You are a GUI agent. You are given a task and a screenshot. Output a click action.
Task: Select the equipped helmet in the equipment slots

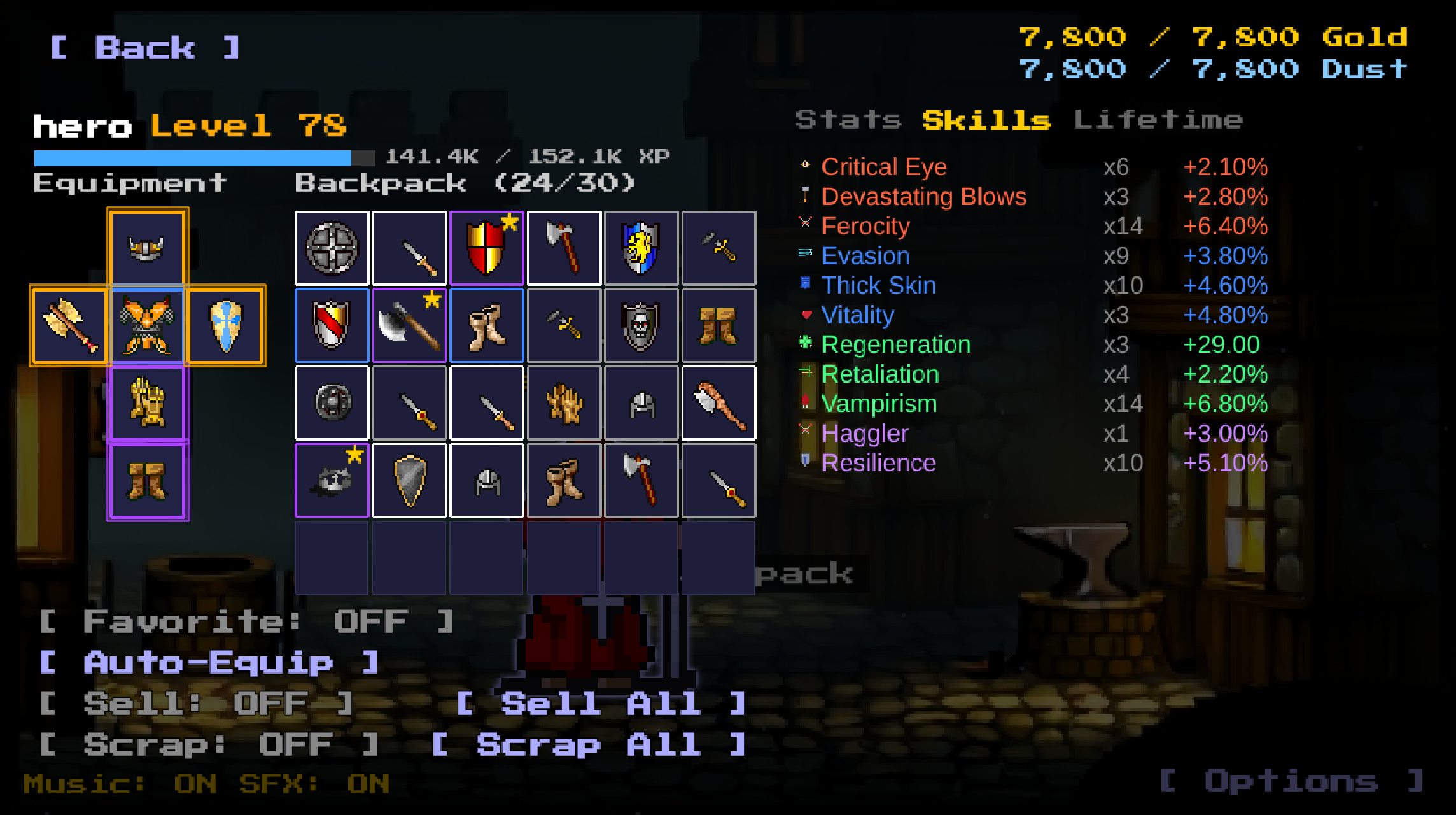click(147, 248)
